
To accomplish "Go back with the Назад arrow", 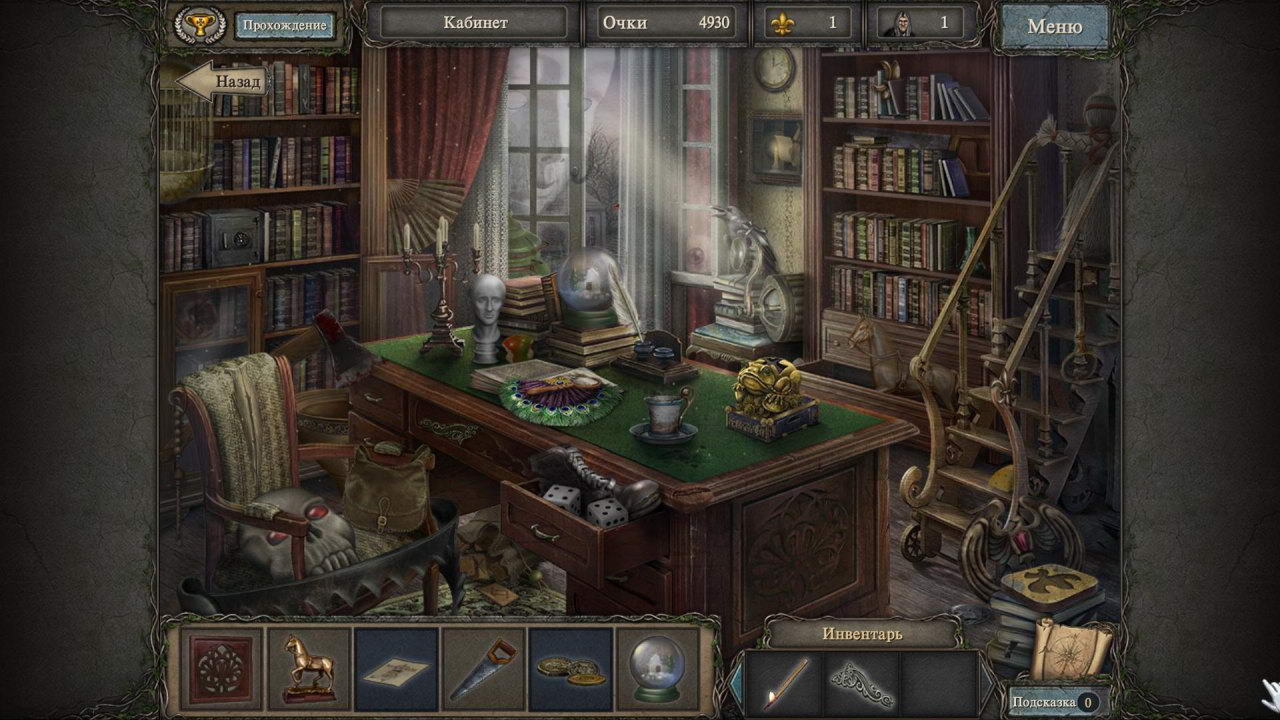I will pos(224,81).
